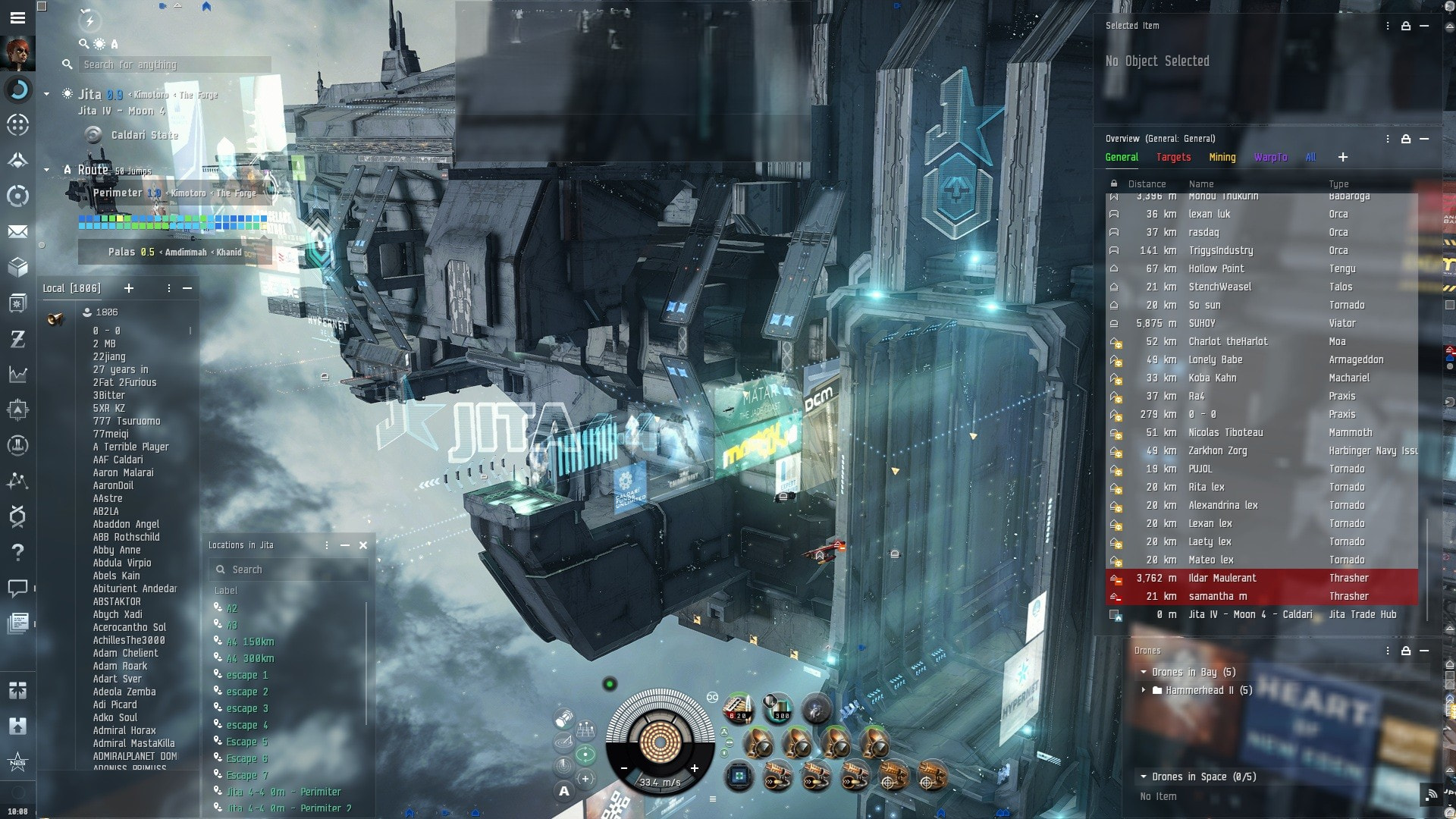Switch to the Mining overview tab
The width and height of the screenshot is (1456, 819).
coord(1222,158)
